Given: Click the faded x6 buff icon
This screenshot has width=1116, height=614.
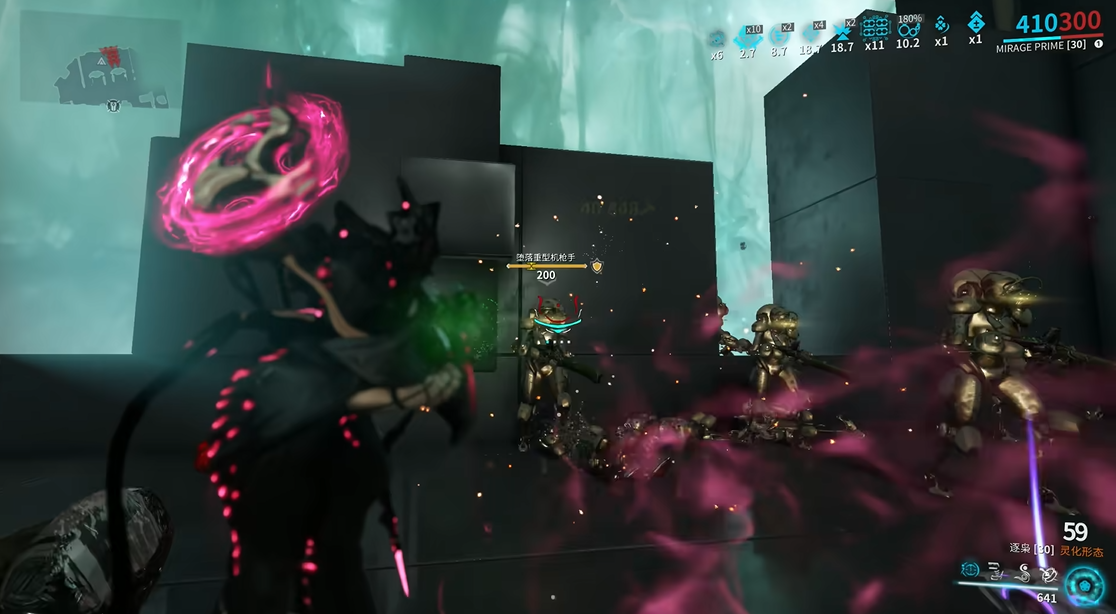Looking at the screenshot, I should click(716, 39).
